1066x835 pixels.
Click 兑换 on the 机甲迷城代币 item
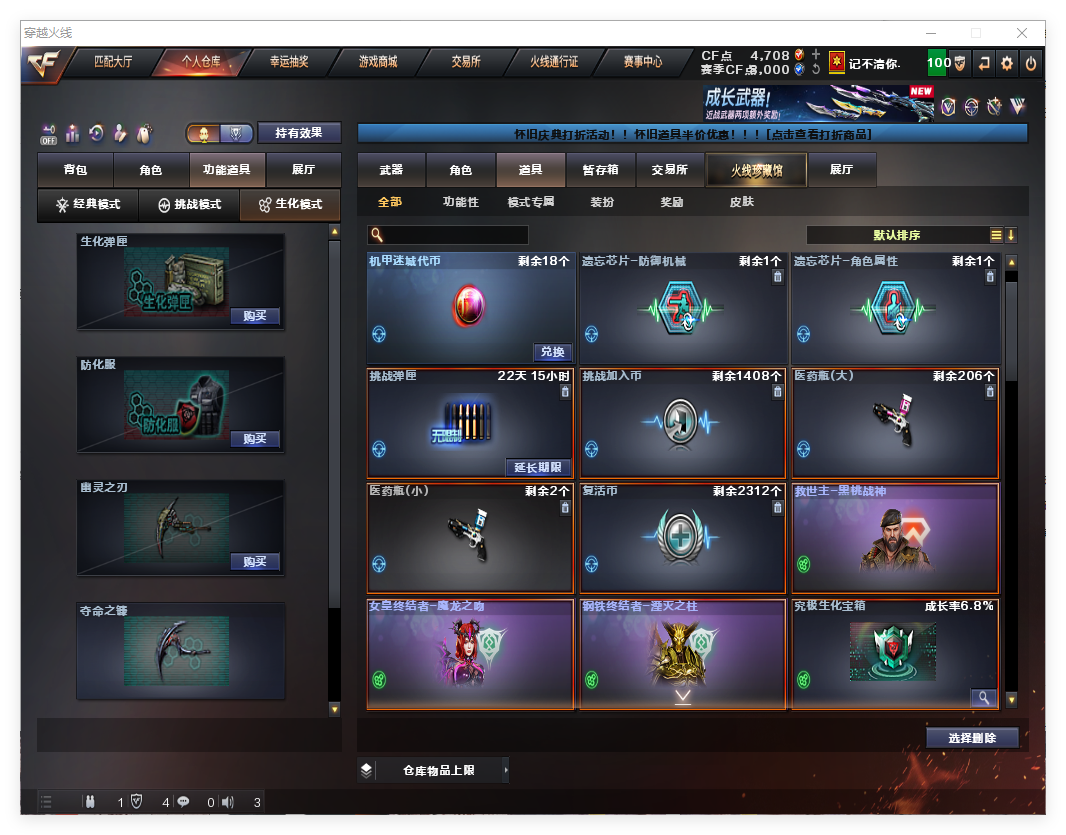(x=553, y=352)
